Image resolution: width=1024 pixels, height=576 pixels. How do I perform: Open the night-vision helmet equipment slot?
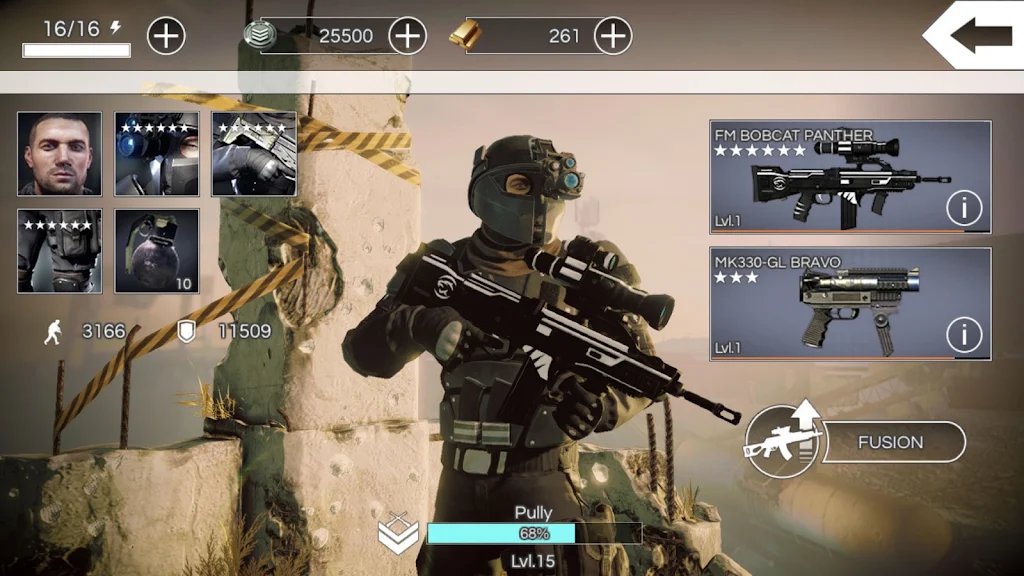click(x=156, y=153)
